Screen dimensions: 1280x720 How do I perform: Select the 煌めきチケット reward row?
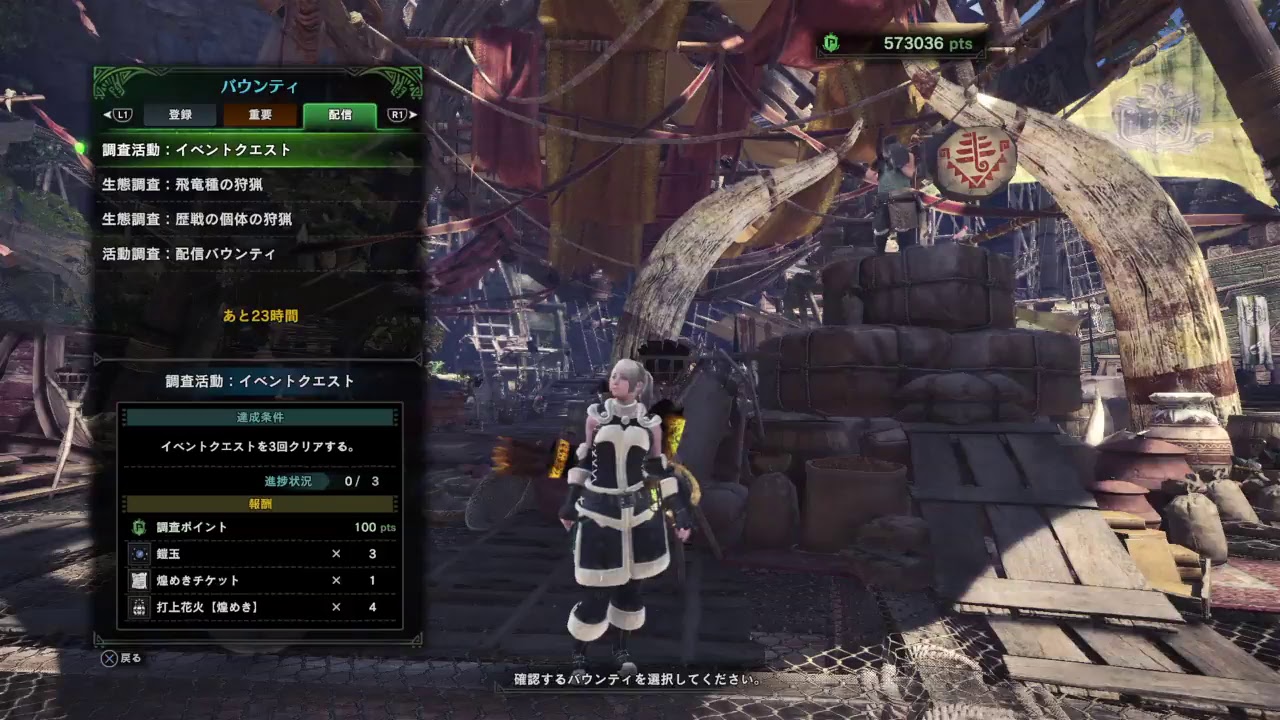click(x=260, y=580)
